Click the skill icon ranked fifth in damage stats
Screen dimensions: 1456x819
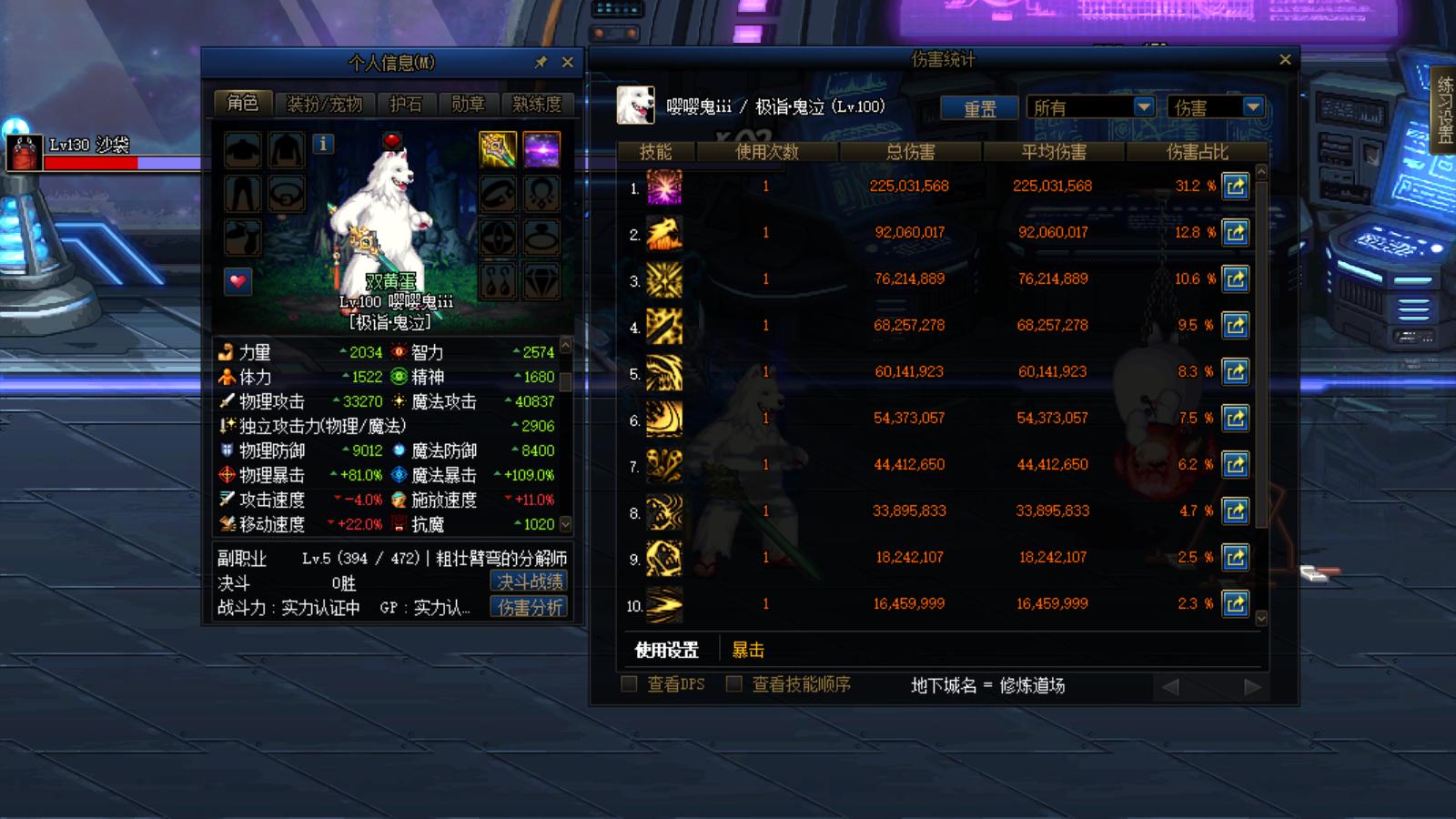point(663,372)
